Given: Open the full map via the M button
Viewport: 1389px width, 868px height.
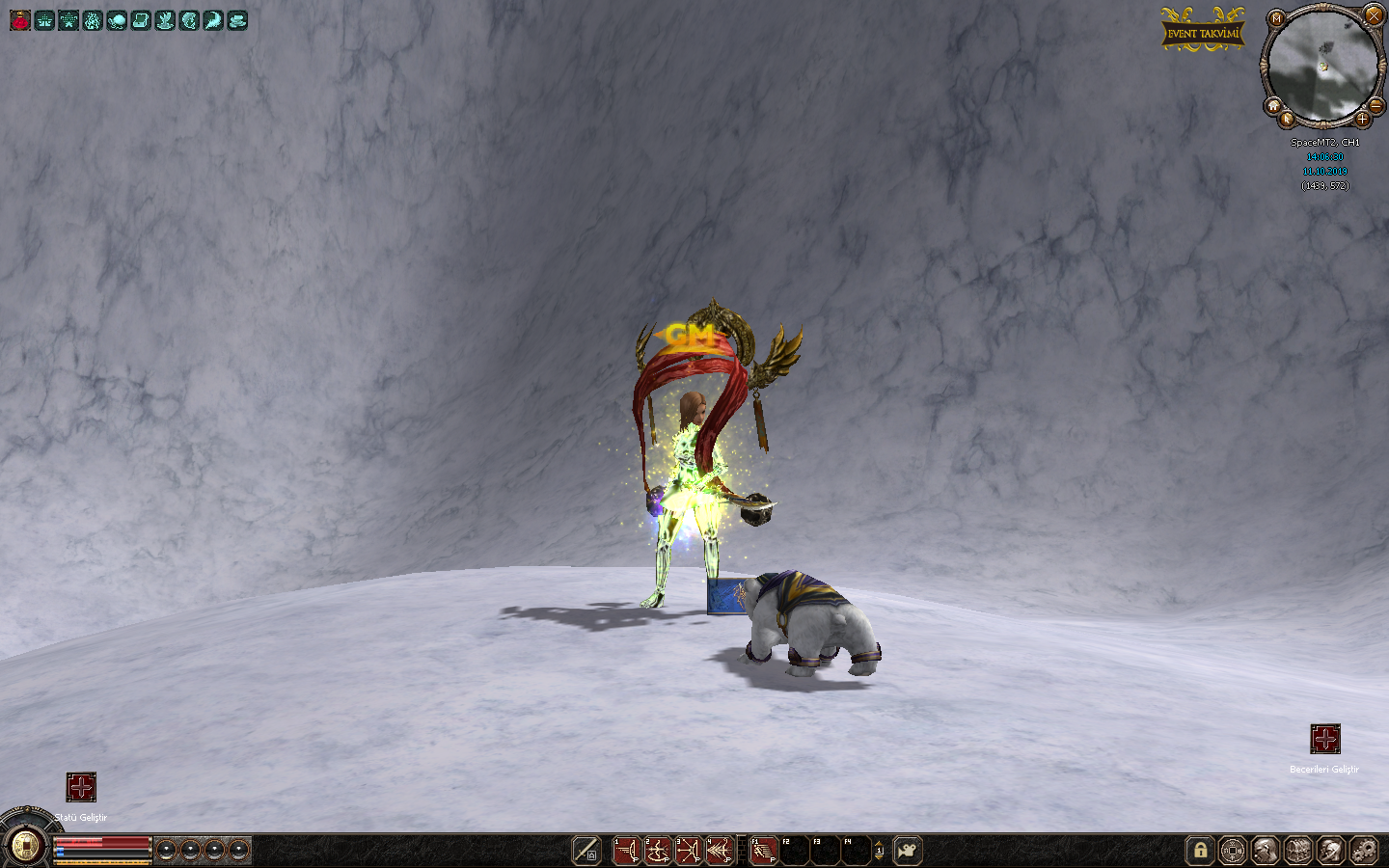Looking at the screenshot, I should [x=1276, y=18].
